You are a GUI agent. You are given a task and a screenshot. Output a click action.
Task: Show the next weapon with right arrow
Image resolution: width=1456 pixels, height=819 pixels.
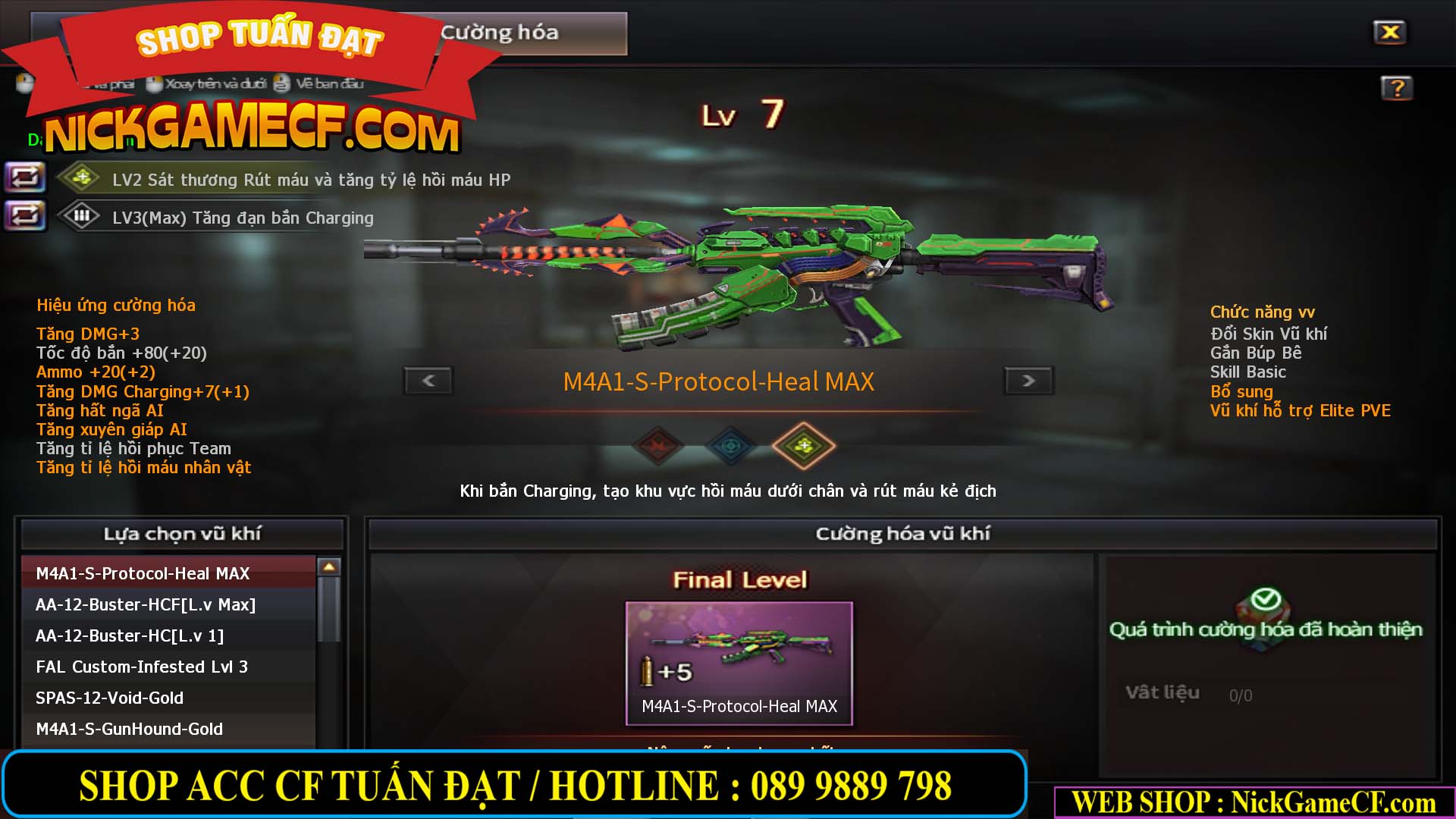(x=1028, y=381)
